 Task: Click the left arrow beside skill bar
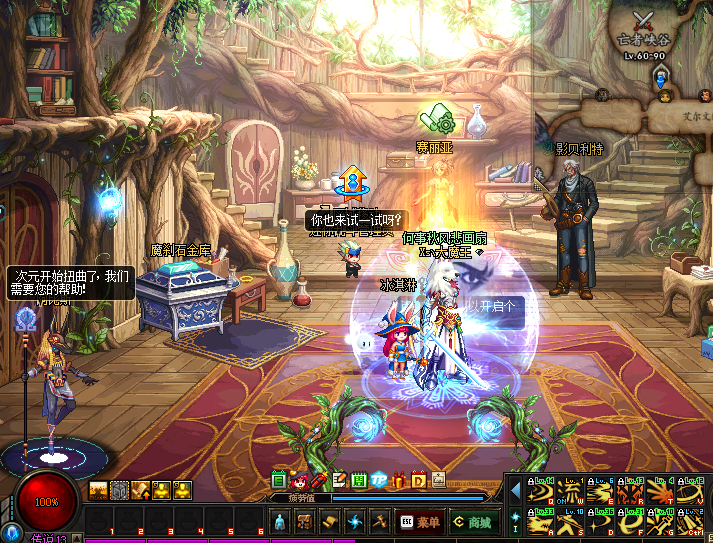(515, 490)
